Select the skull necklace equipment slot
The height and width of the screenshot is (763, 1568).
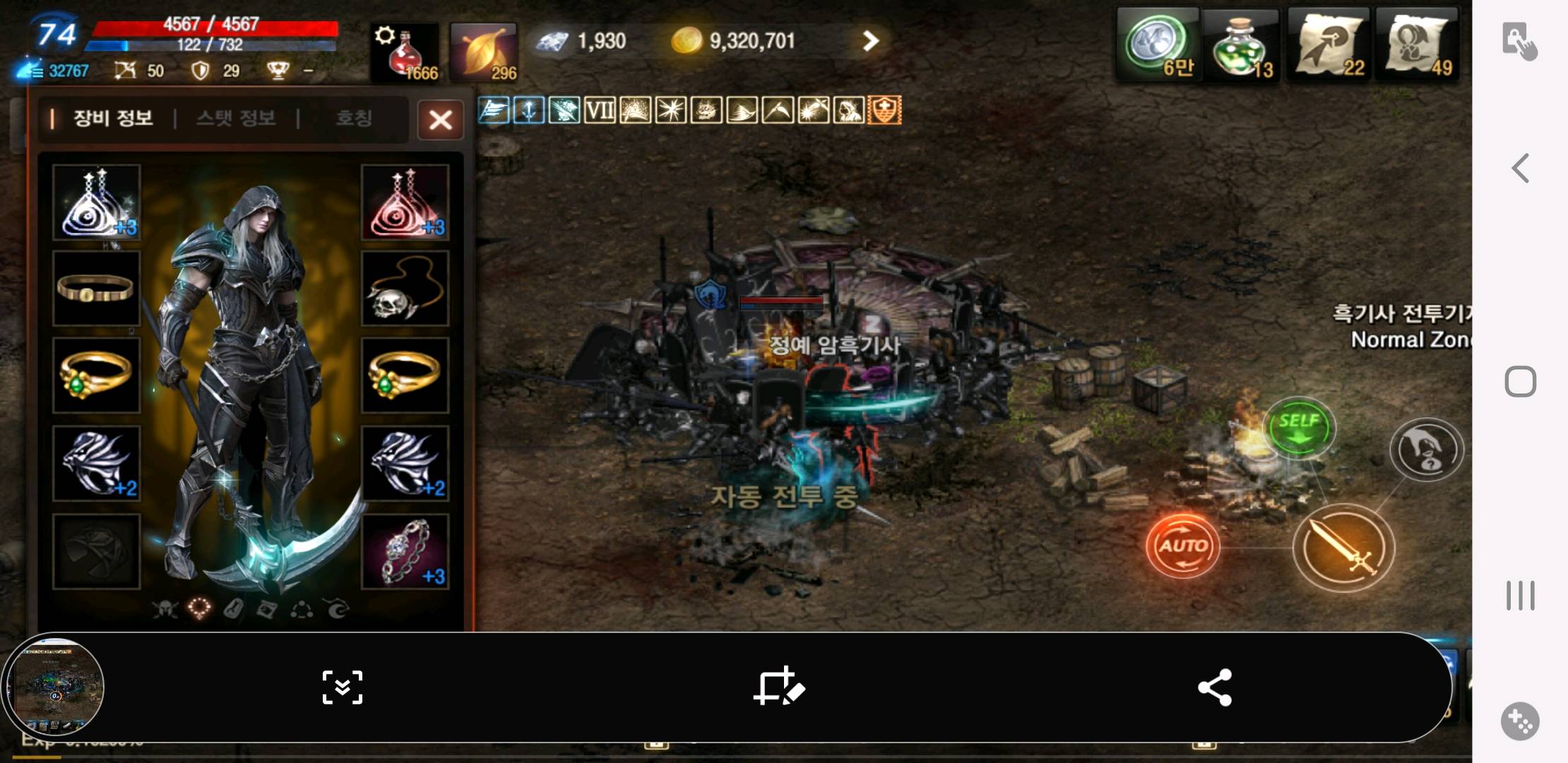(x=405, y=289)
